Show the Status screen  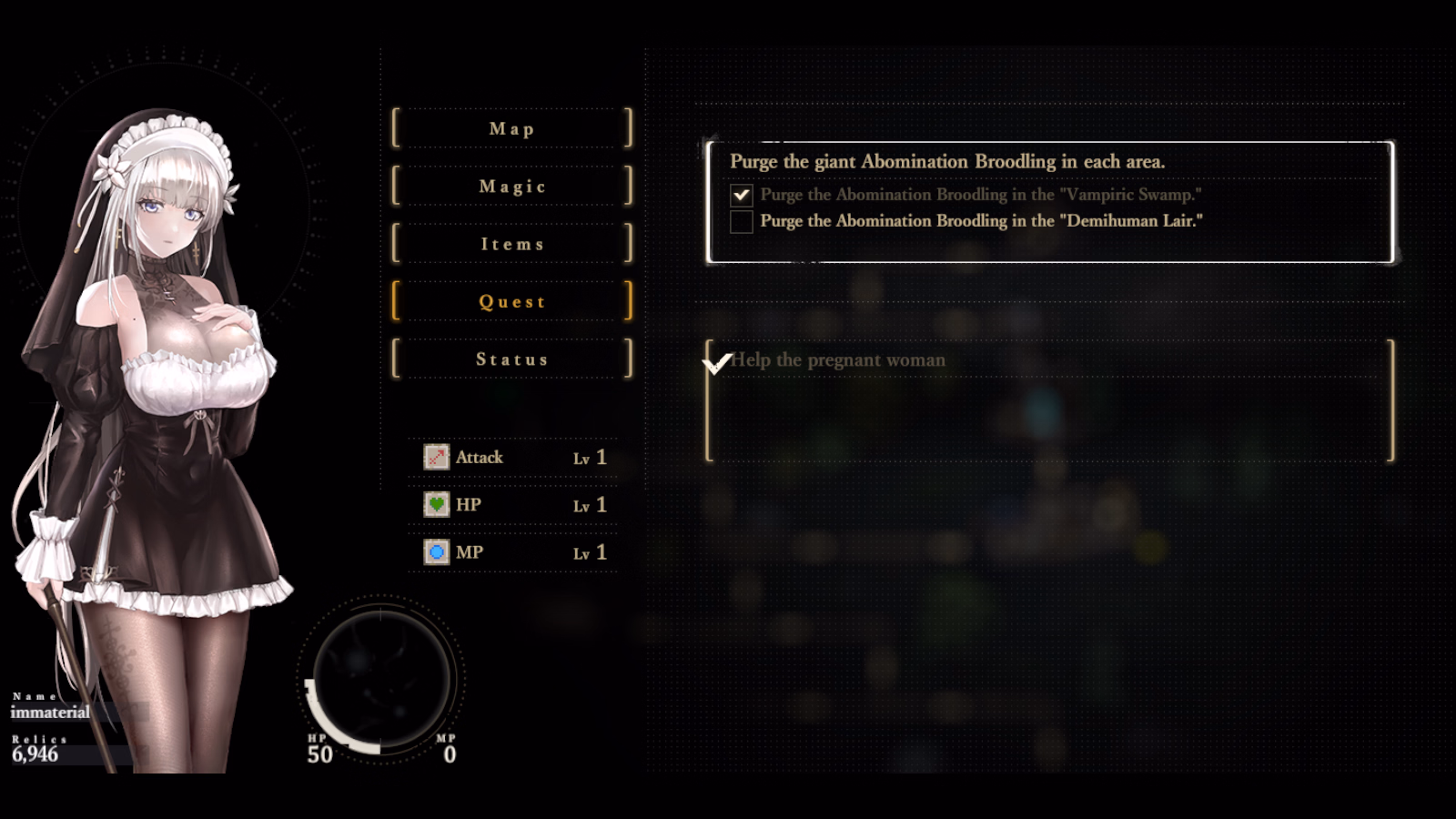pos(511,359)
